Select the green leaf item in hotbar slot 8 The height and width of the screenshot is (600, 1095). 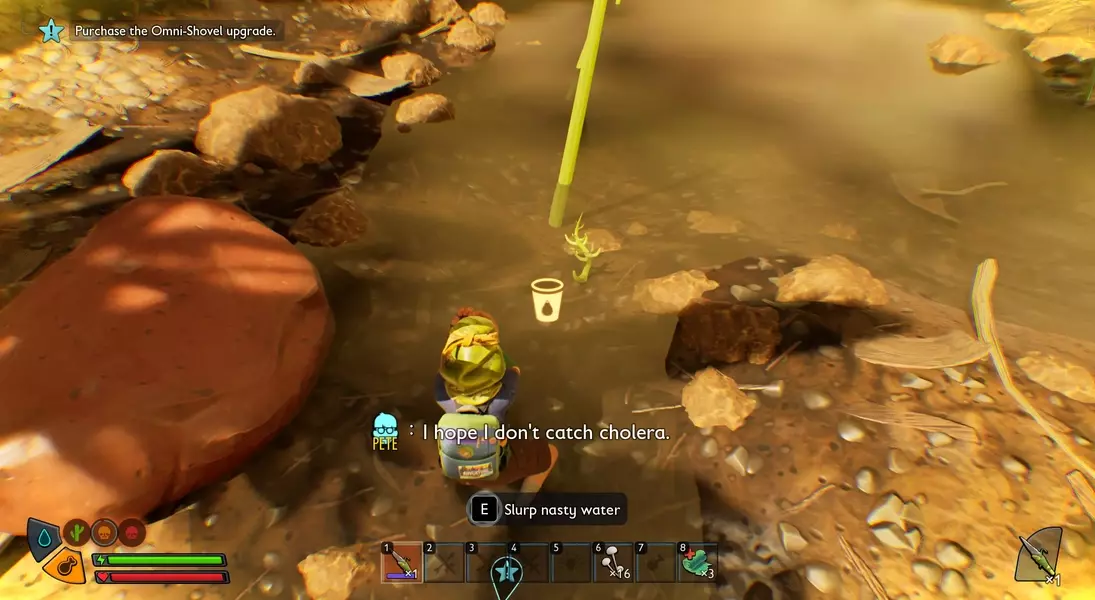click(x=697, y=562)
